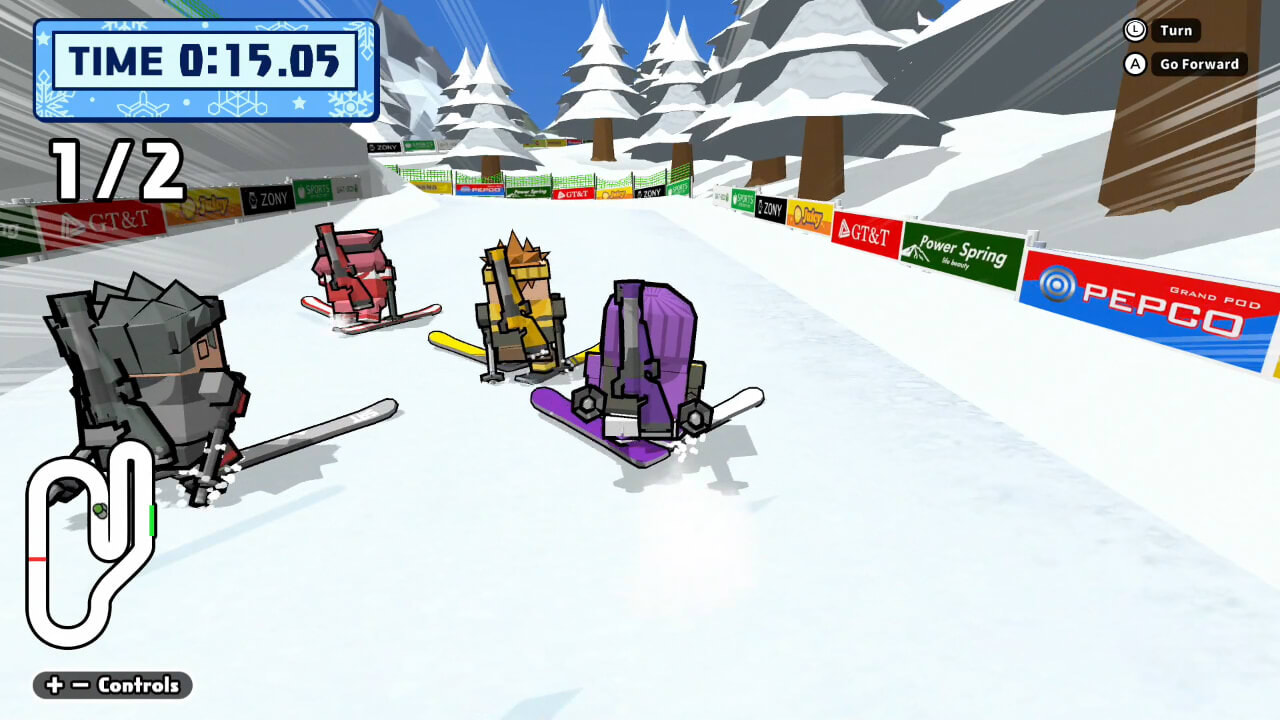The image size is (1280, 720).
Task: Click the SPORTS hand logo banner
Action: [x=742, y=198]
